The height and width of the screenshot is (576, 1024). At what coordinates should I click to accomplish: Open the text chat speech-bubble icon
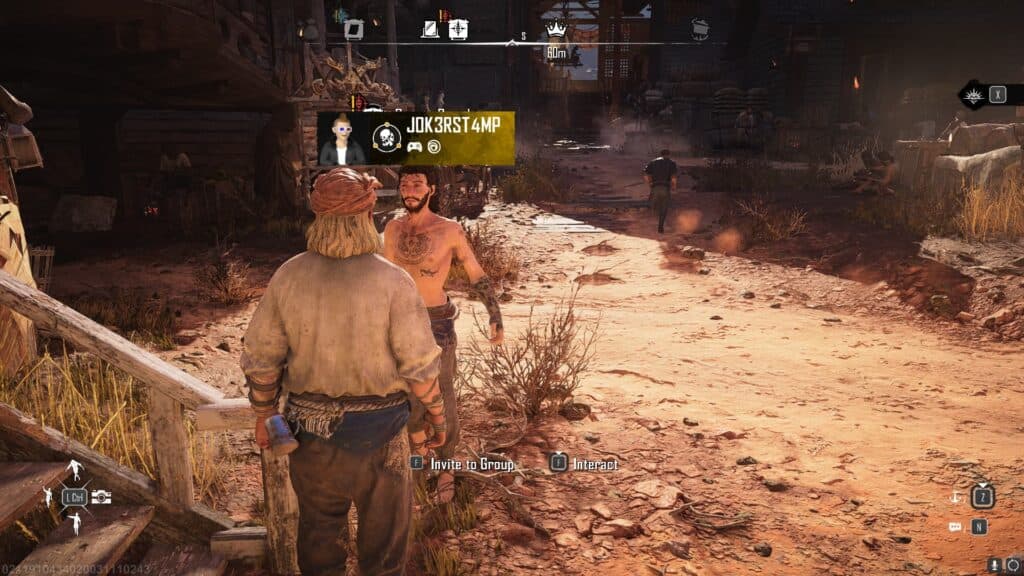pyautogui.click(x=956, y=526)
